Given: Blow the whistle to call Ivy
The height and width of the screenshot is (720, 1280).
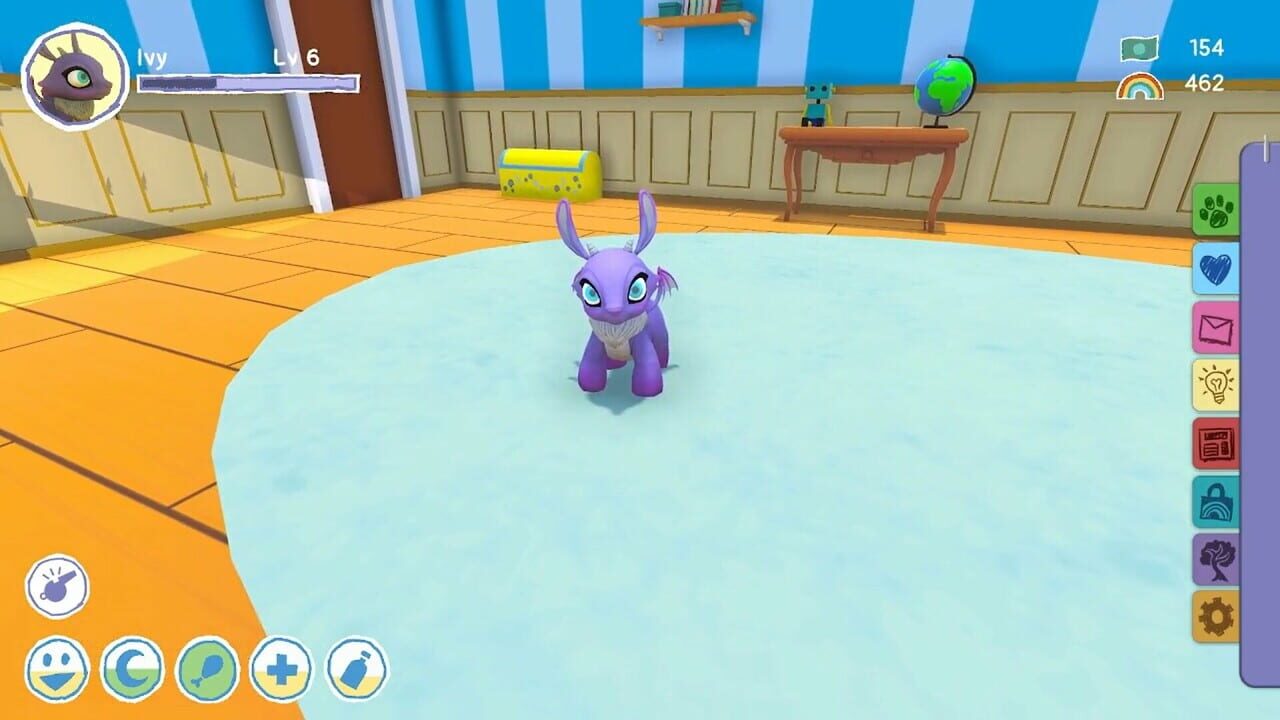Looking at the screenshot, I should [x=57, y=586].
